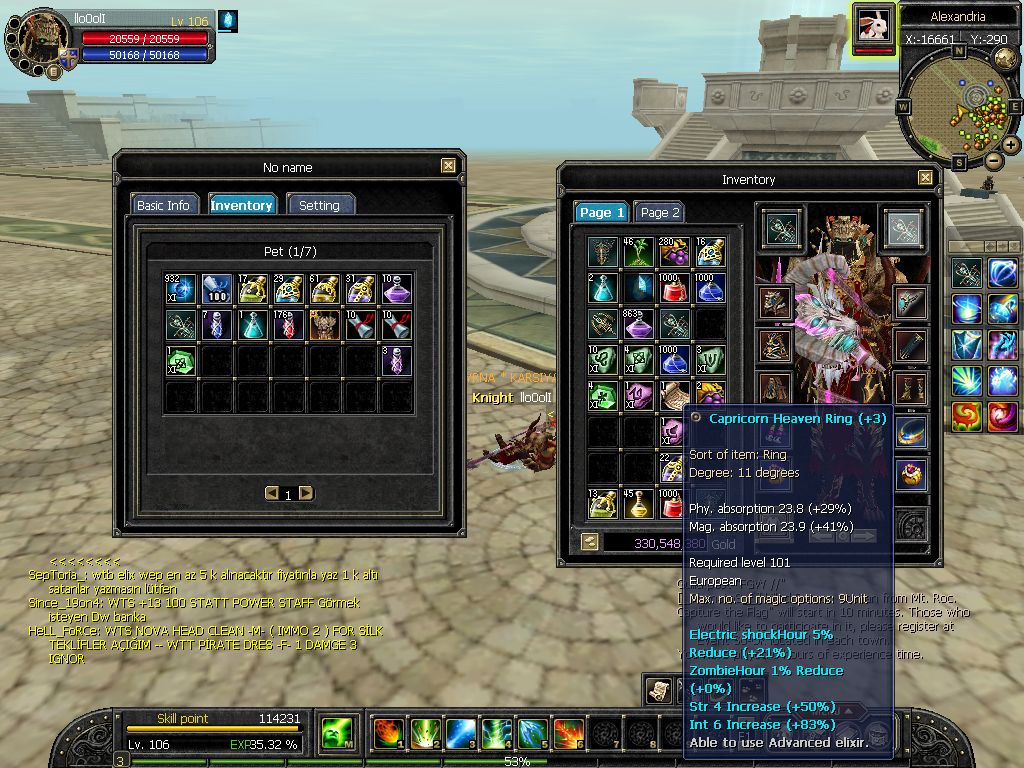Select the equipped ring with red gem
The height and width of the screenshot is (768, 1024).
click(x=911, y=473)
